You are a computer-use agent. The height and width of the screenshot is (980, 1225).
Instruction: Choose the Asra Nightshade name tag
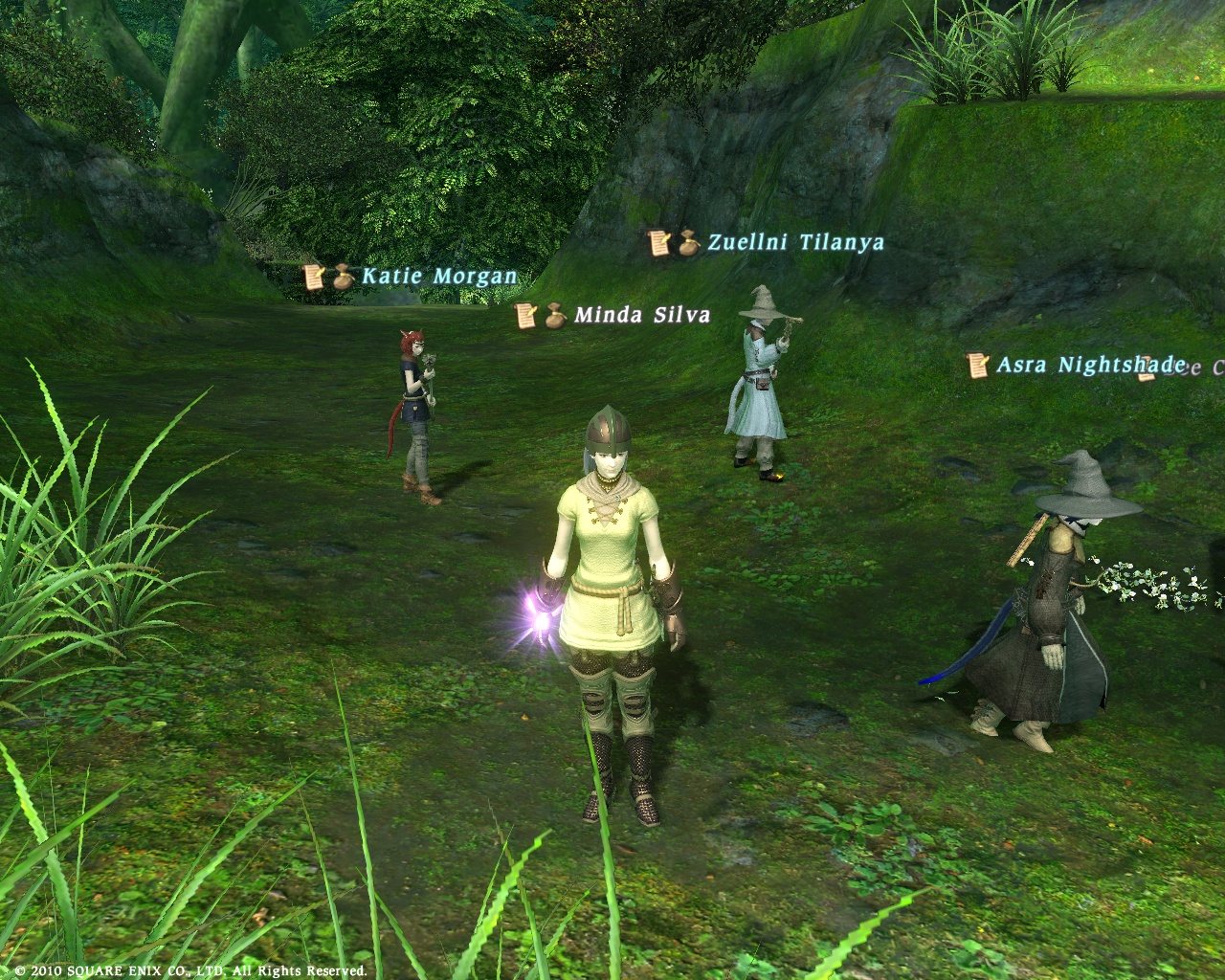pyautogui.click(x=1090, y=365)
